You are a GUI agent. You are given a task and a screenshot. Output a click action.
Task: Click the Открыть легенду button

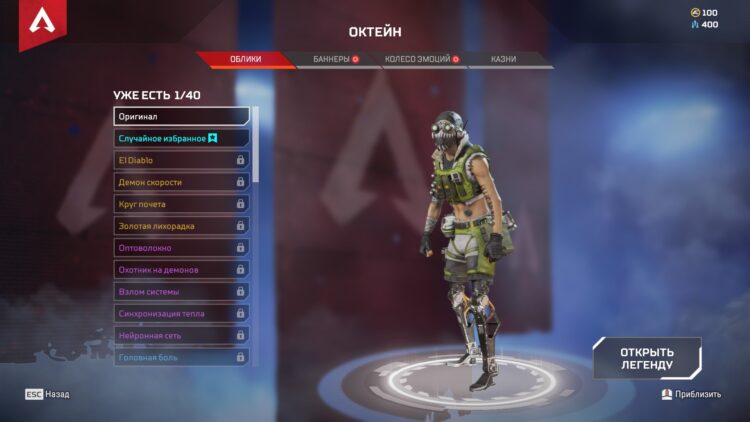(x=646, y=358)
